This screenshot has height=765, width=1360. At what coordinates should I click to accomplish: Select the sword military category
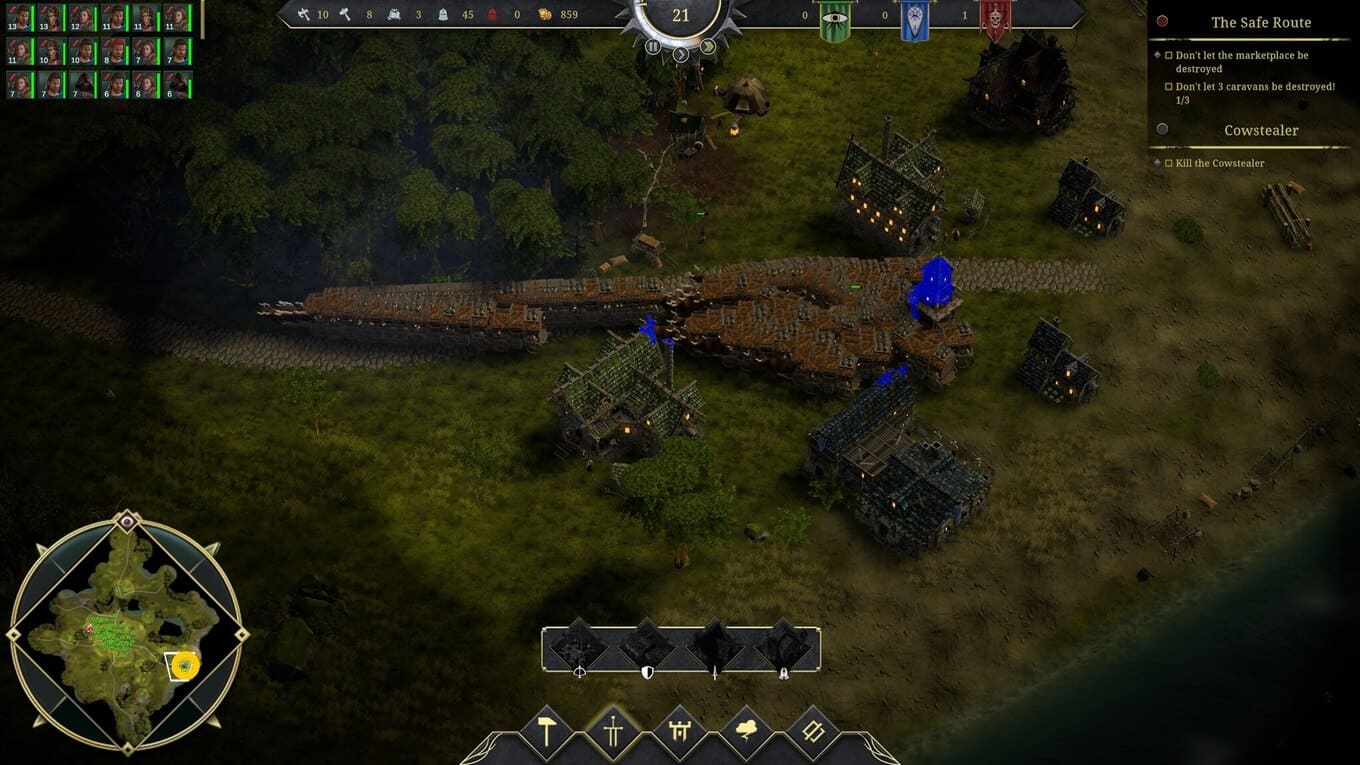[x=612, y=731]
